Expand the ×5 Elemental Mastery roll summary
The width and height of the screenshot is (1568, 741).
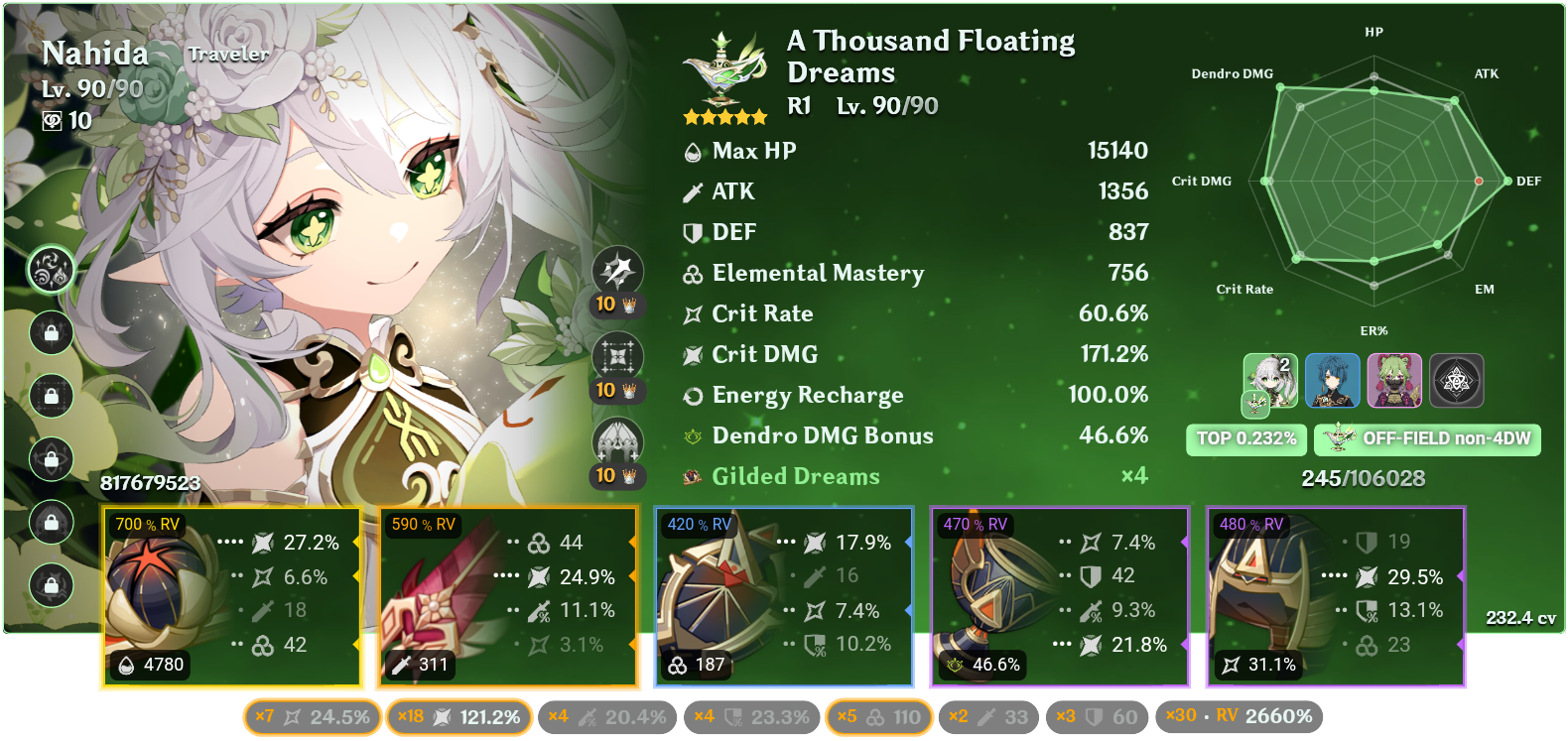(877, 716)
